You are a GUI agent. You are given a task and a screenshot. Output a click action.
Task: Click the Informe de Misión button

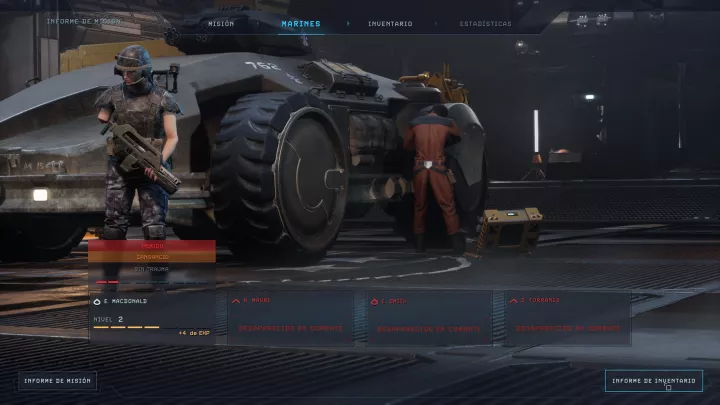(x=57, y=380)
